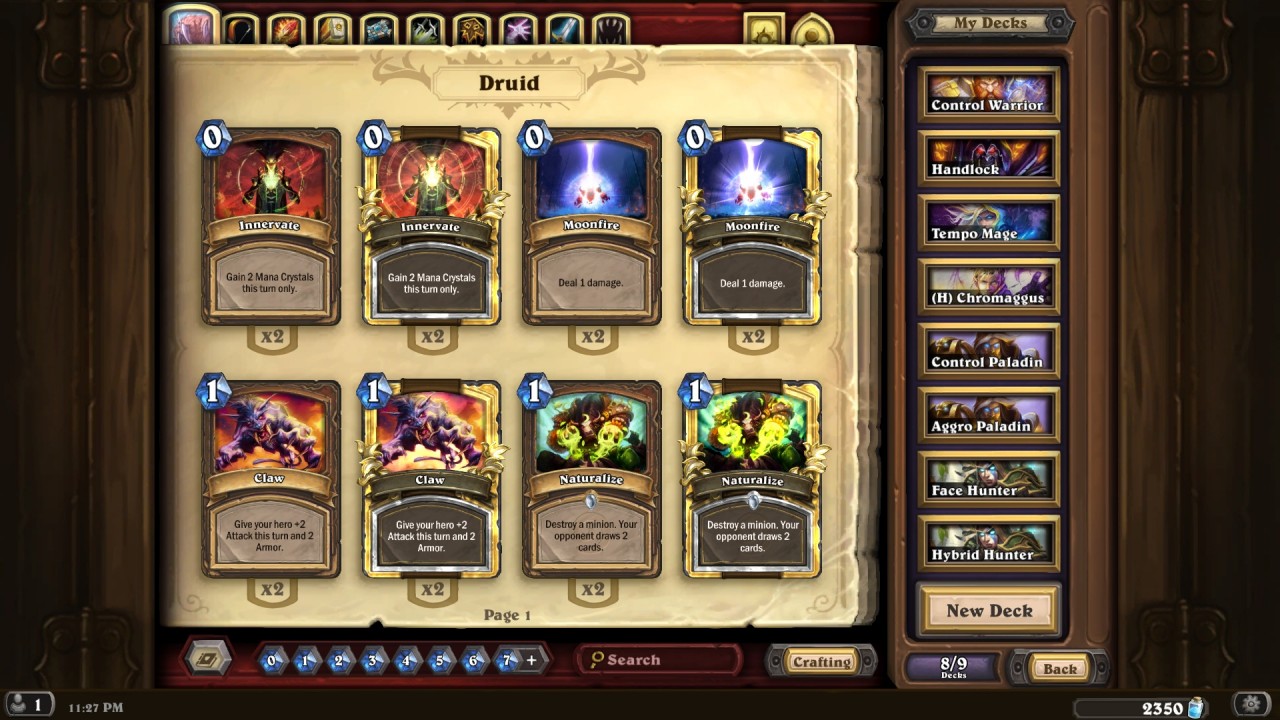The height and width of the screenshot is (720, 1280).
Task: Select the Warrior class sword icon
Action: [566, 25]
